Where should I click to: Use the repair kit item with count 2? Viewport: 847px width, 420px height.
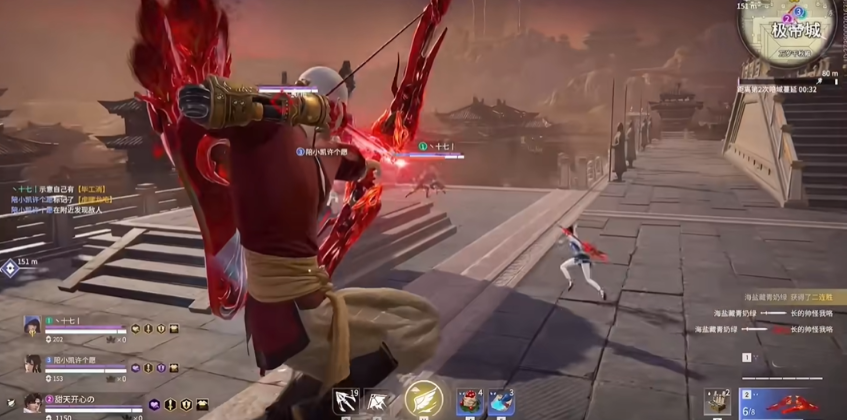(x=717, y=402)
